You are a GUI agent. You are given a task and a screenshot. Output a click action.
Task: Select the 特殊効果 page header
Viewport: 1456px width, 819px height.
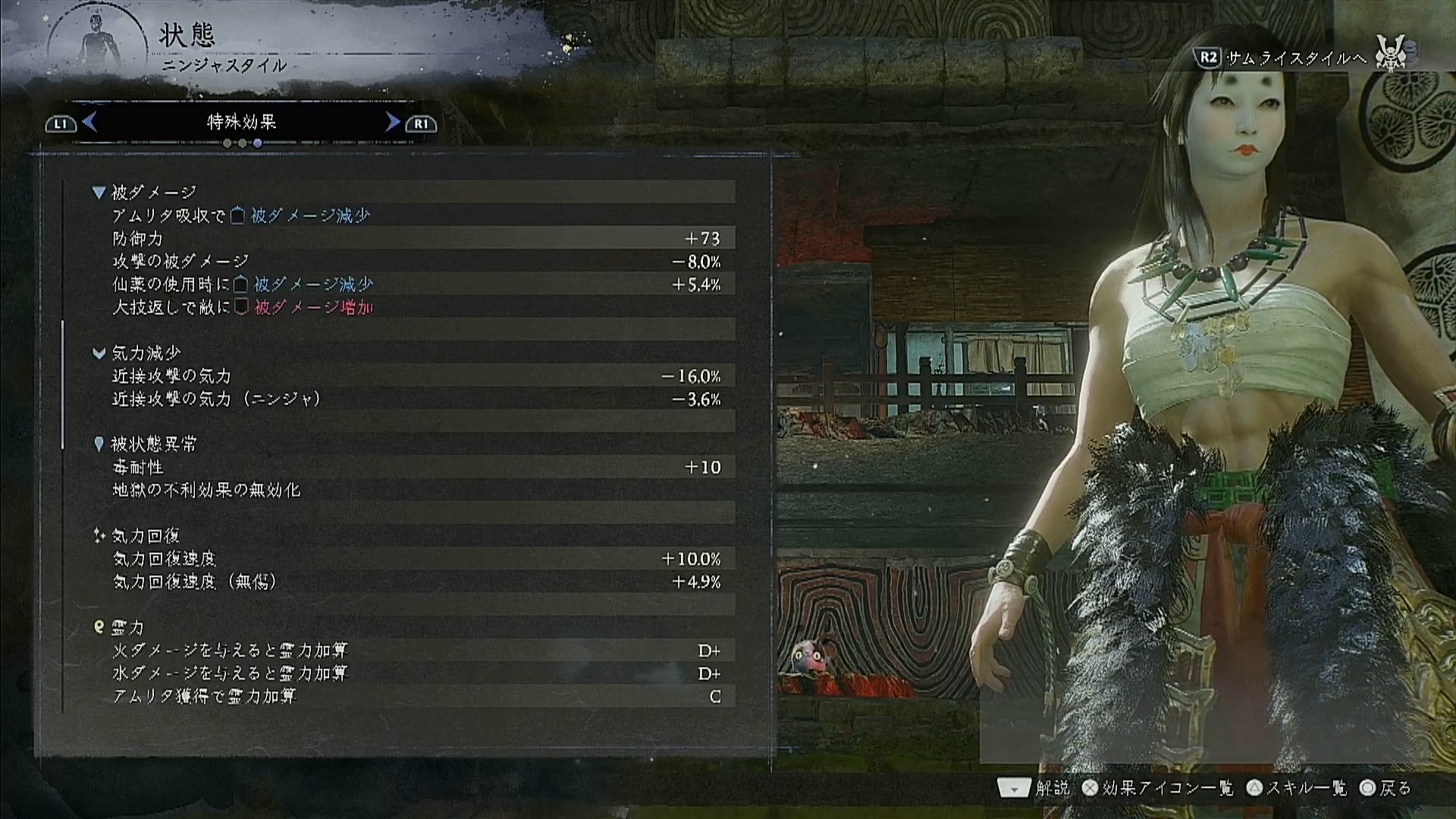[x=241, y=122]
